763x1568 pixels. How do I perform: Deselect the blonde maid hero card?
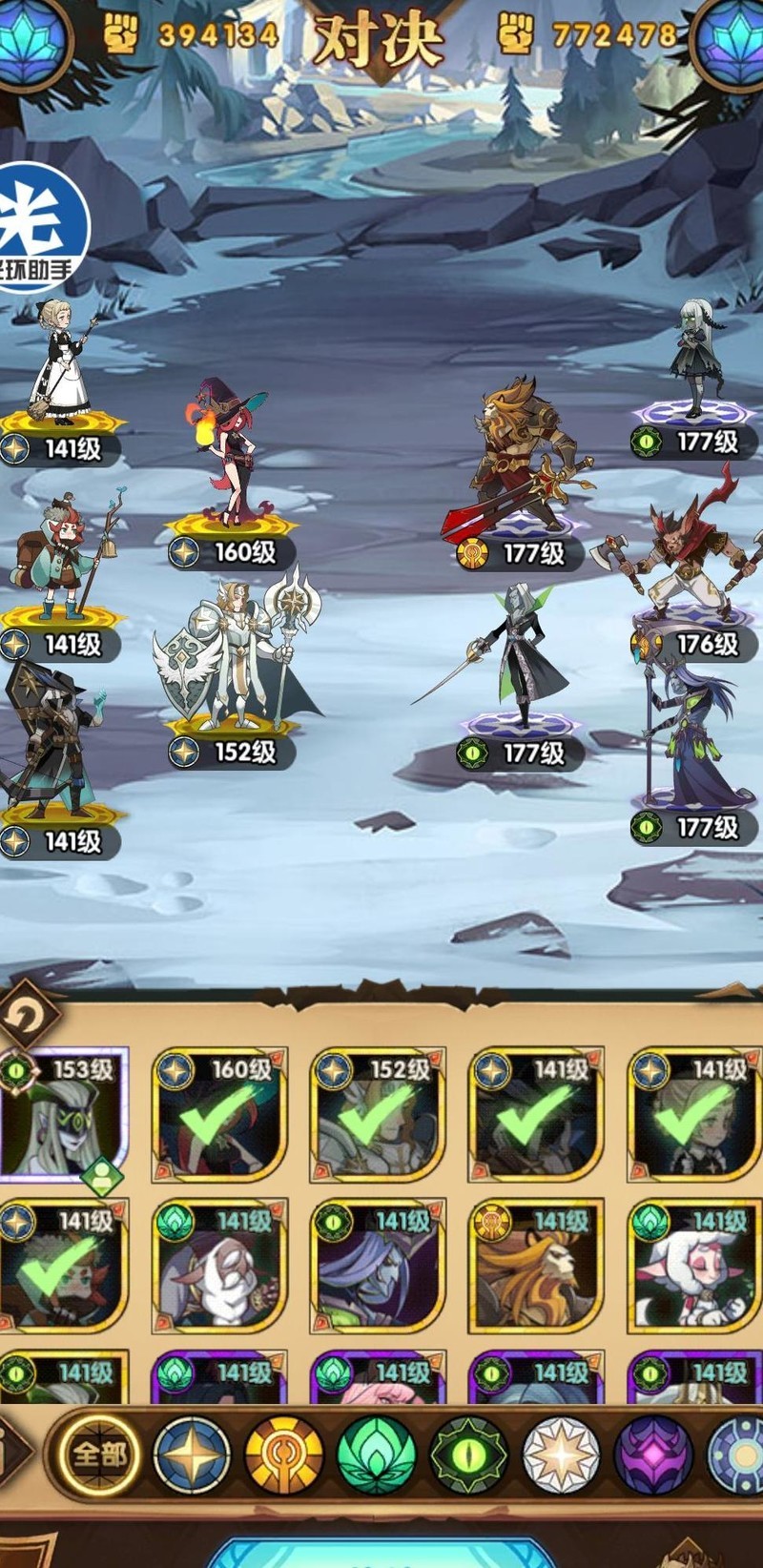pyautogui.click(x=694, y=1116)
